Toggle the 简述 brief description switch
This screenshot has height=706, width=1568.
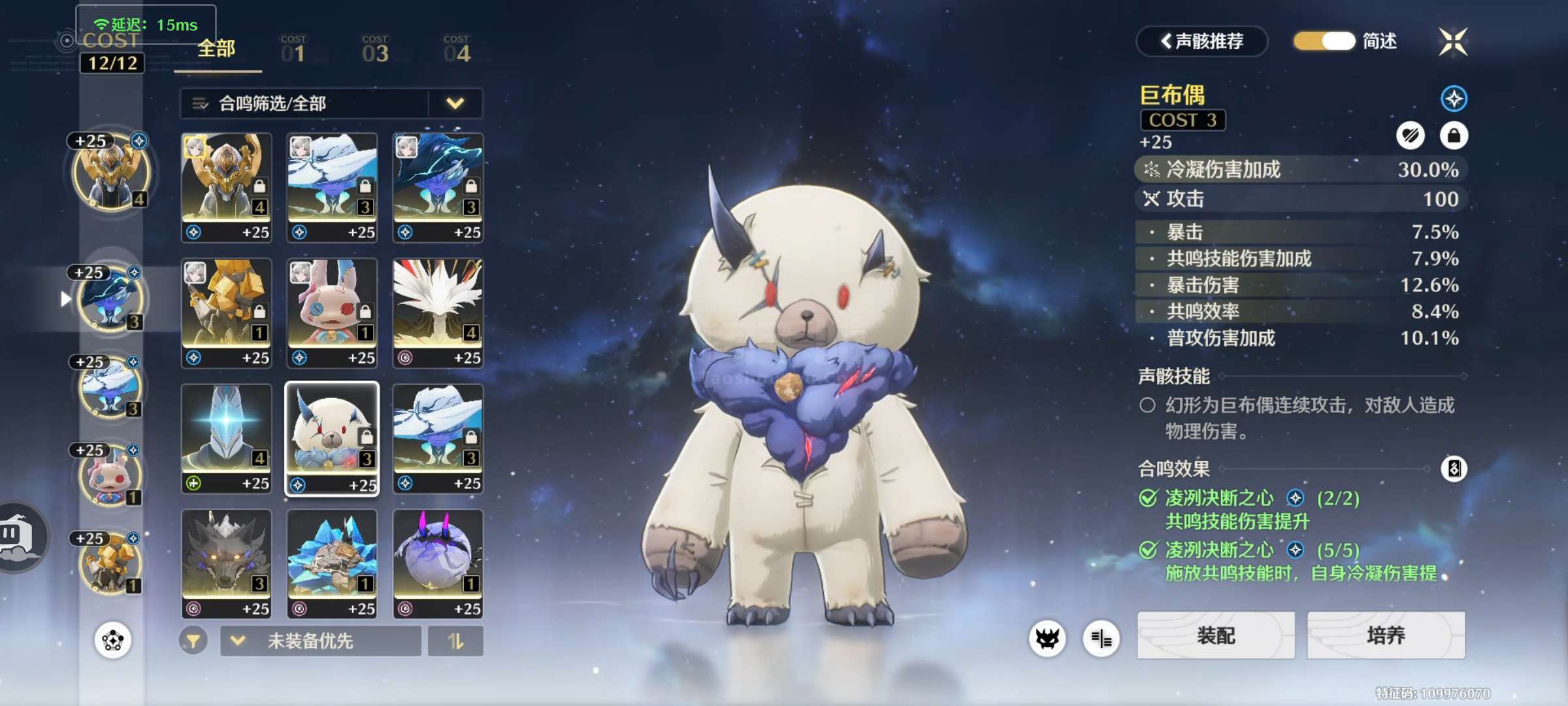[1324, 41]
